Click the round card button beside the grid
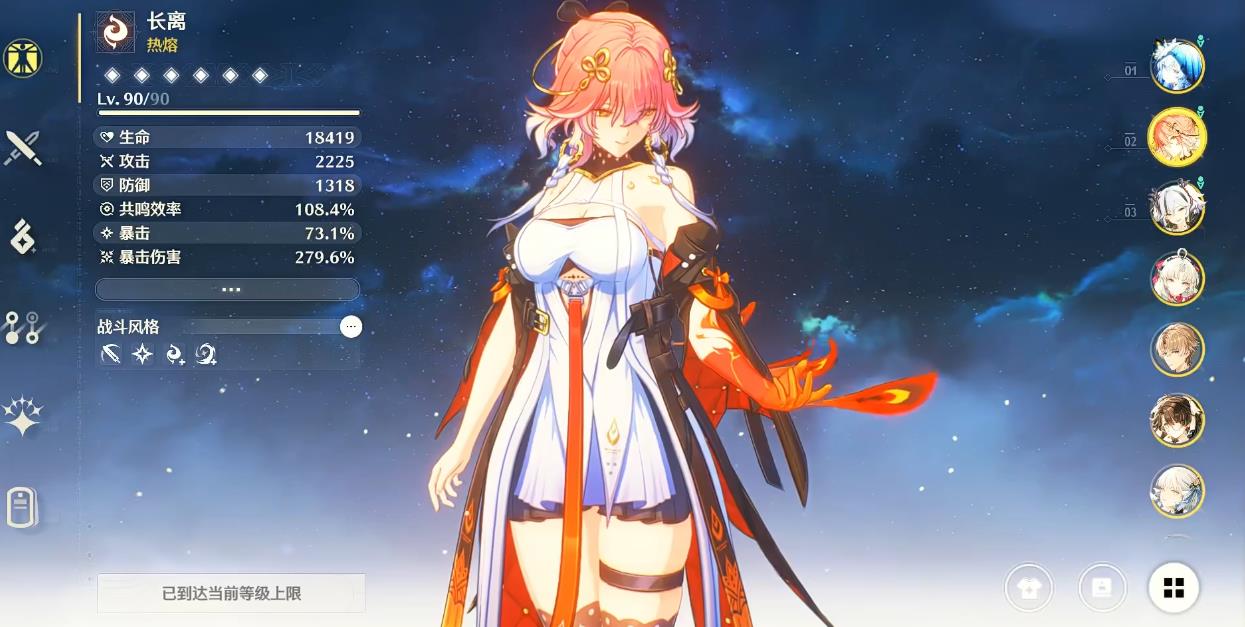This screenshot has width=1245, height=627. pyautogui.click(x=1102, y=588)
